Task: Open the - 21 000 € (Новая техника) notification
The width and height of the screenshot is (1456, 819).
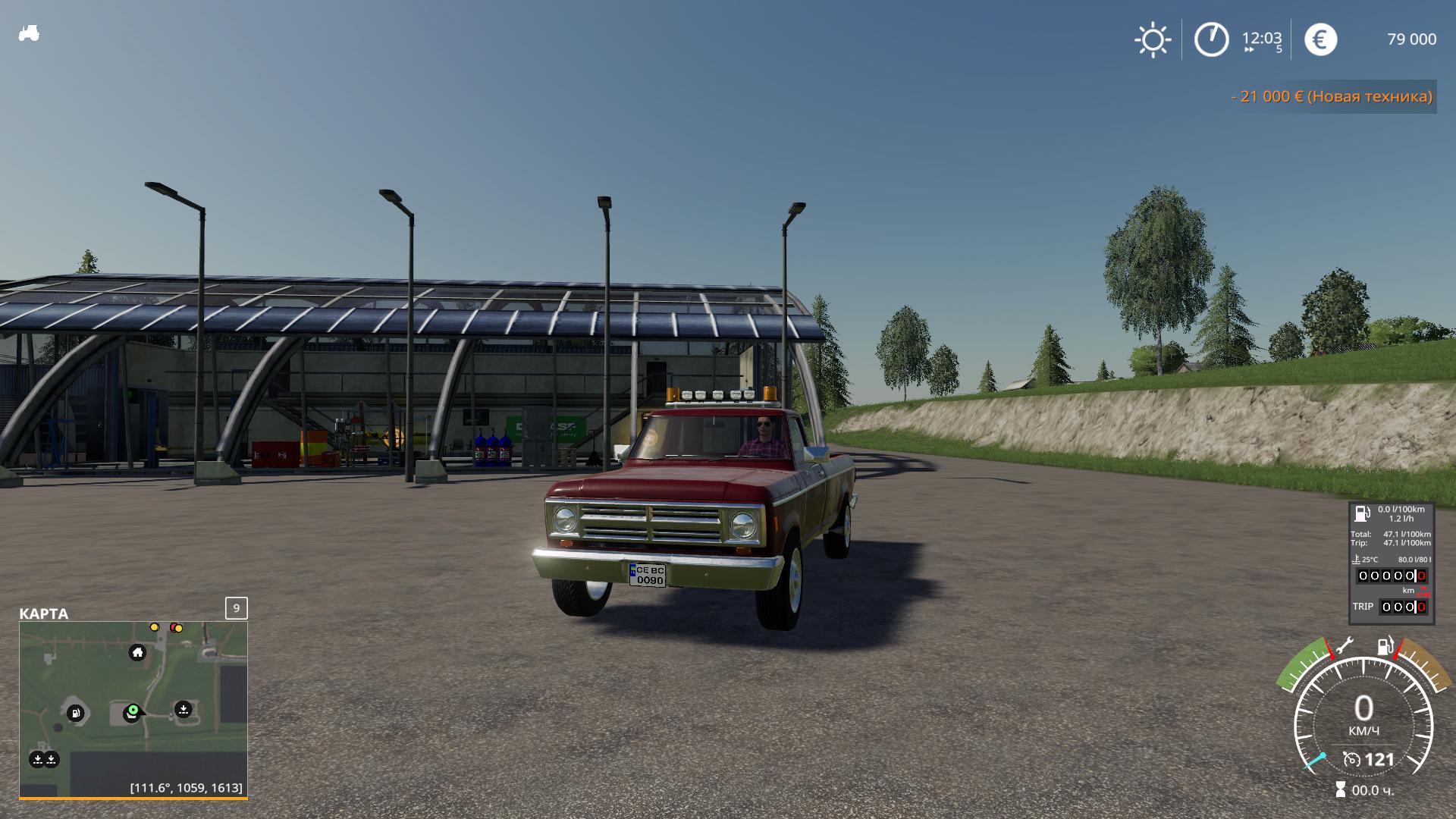Action: pyautogui.click(x=1331, y=96)
